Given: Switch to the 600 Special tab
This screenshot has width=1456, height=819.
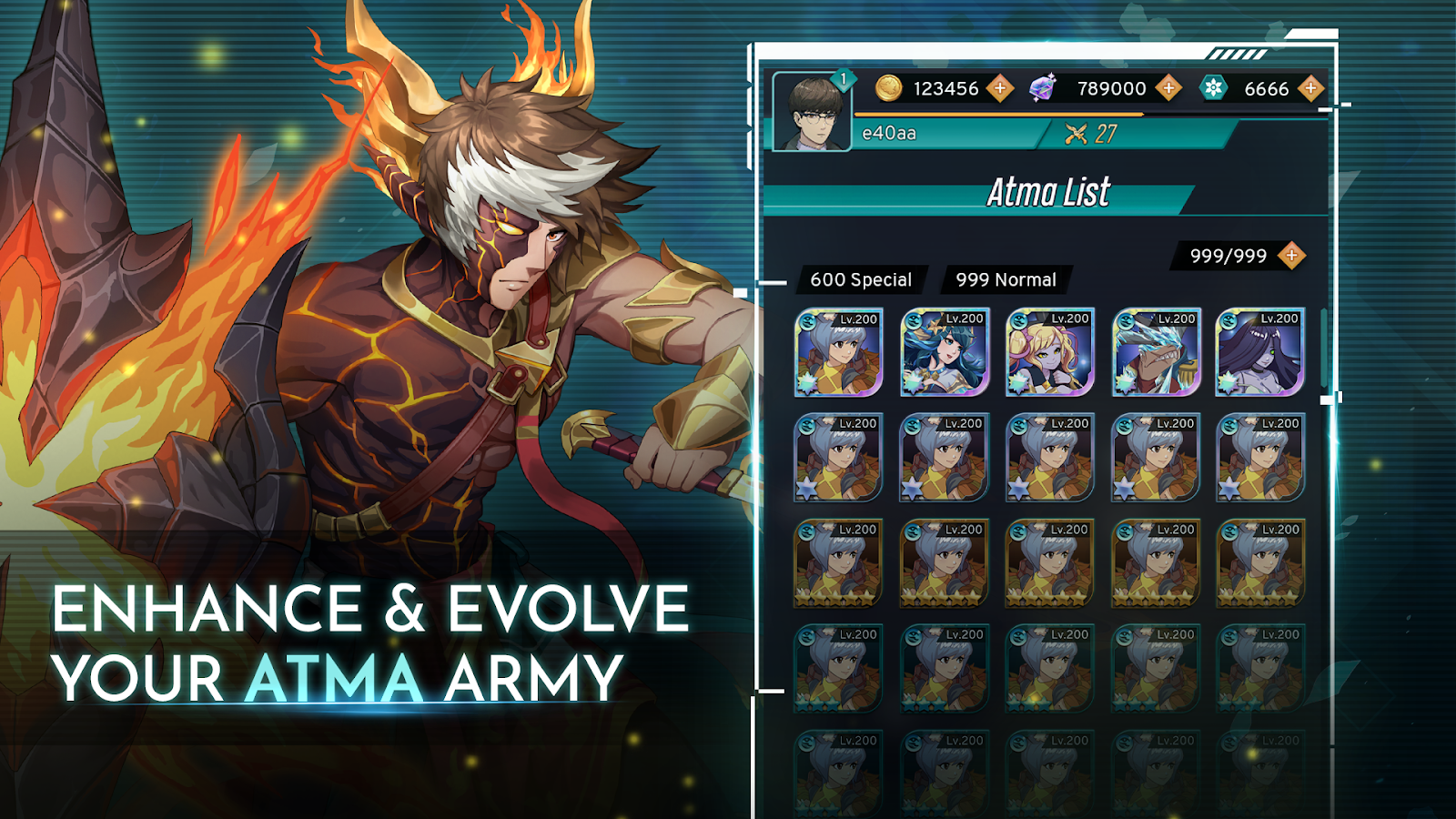Looking at the screenshot, I should (860, 280).
